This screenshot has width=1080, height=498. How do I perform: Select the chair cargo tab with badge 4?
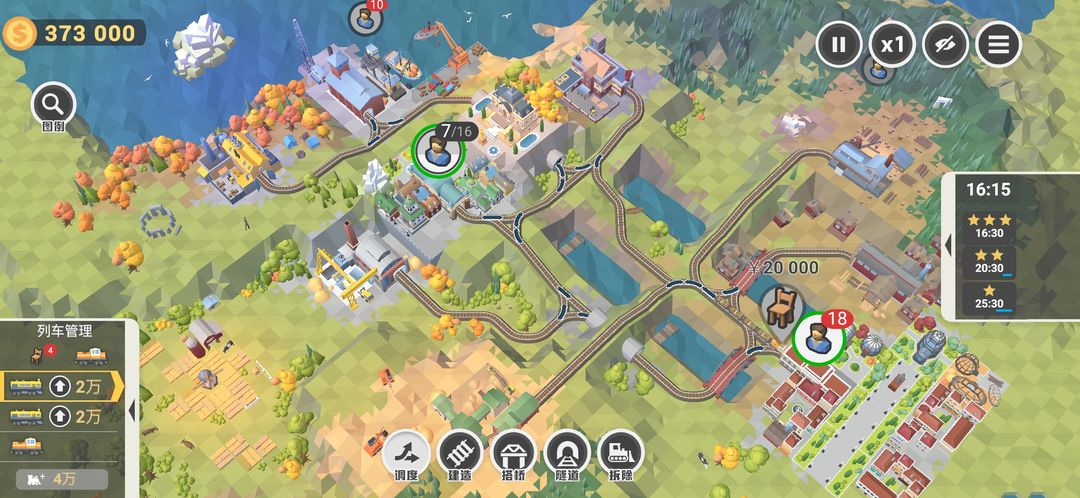42,354
